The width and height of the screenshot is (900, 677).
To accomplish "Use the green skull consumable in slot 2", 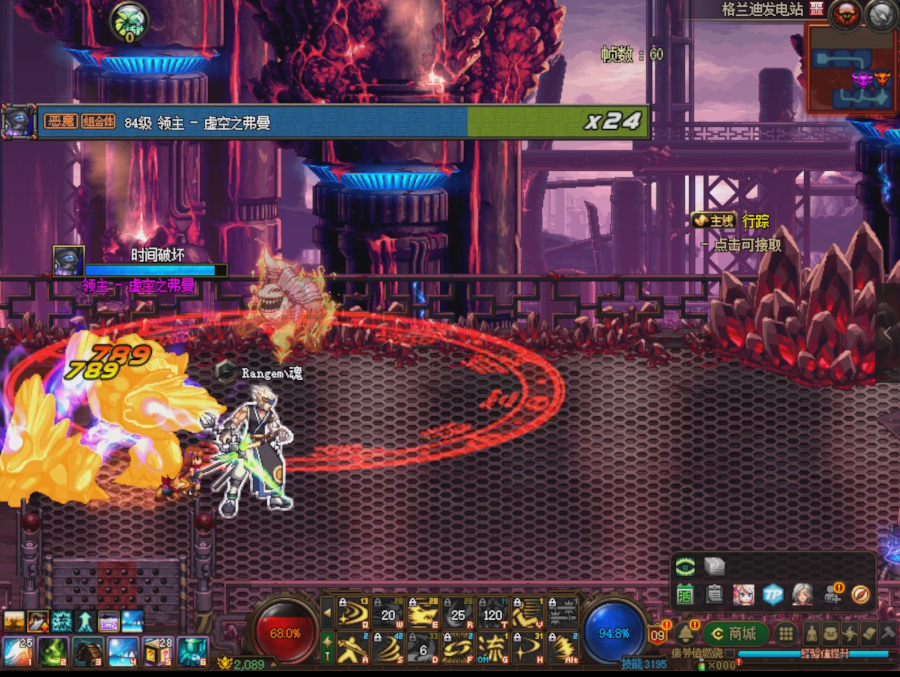I will coord(53,652).
